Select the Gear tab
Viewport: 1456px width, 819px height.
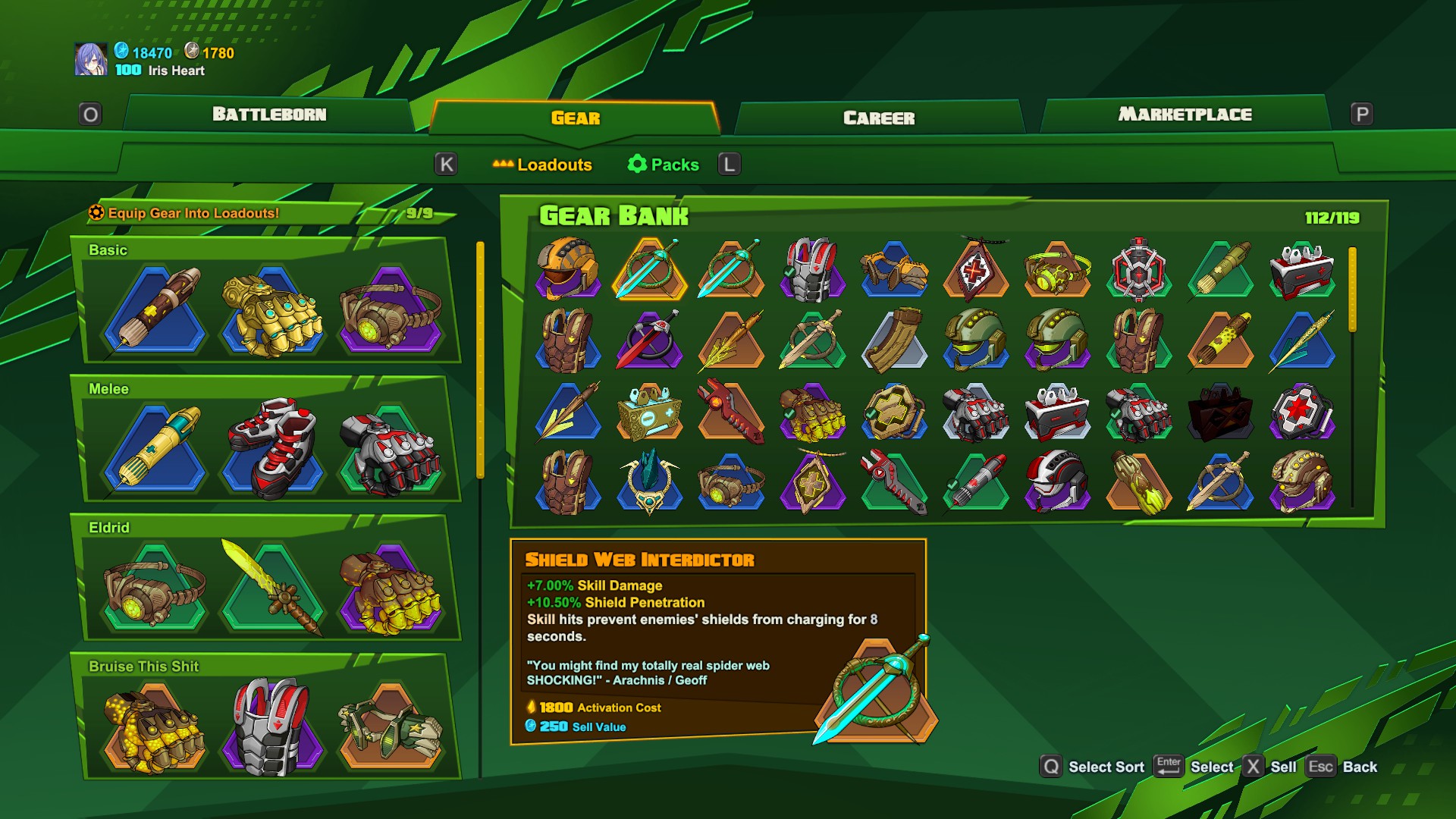(576, 118)
